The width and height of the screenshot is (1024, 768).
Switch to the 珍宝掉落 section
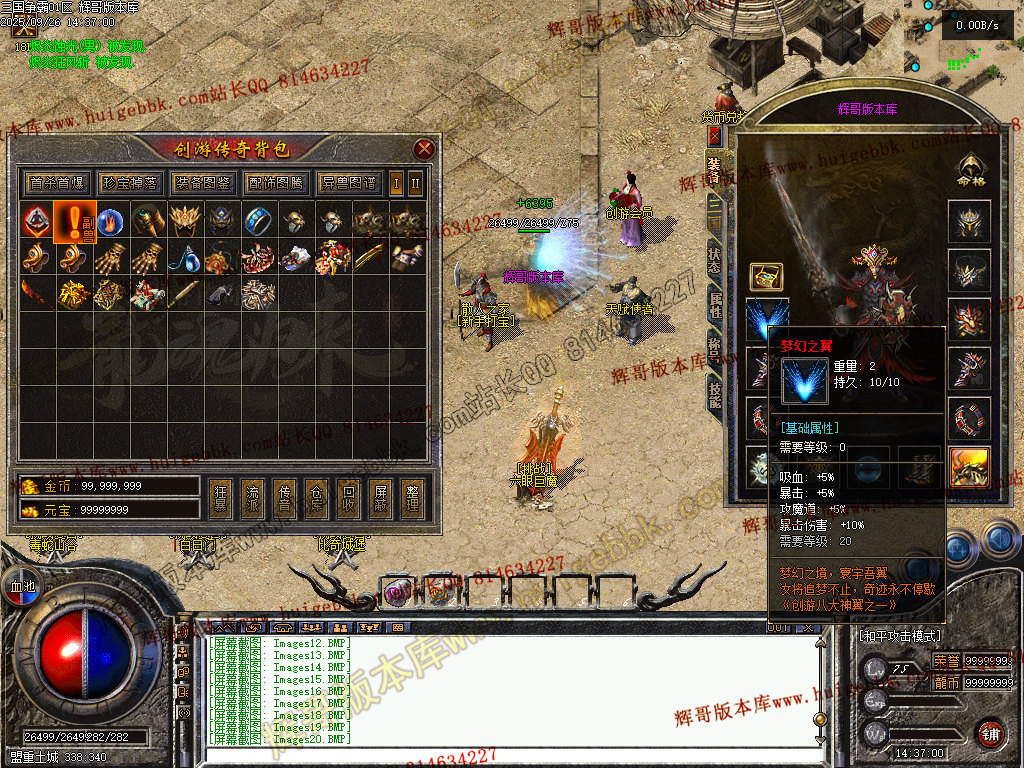tap(129, 183)
